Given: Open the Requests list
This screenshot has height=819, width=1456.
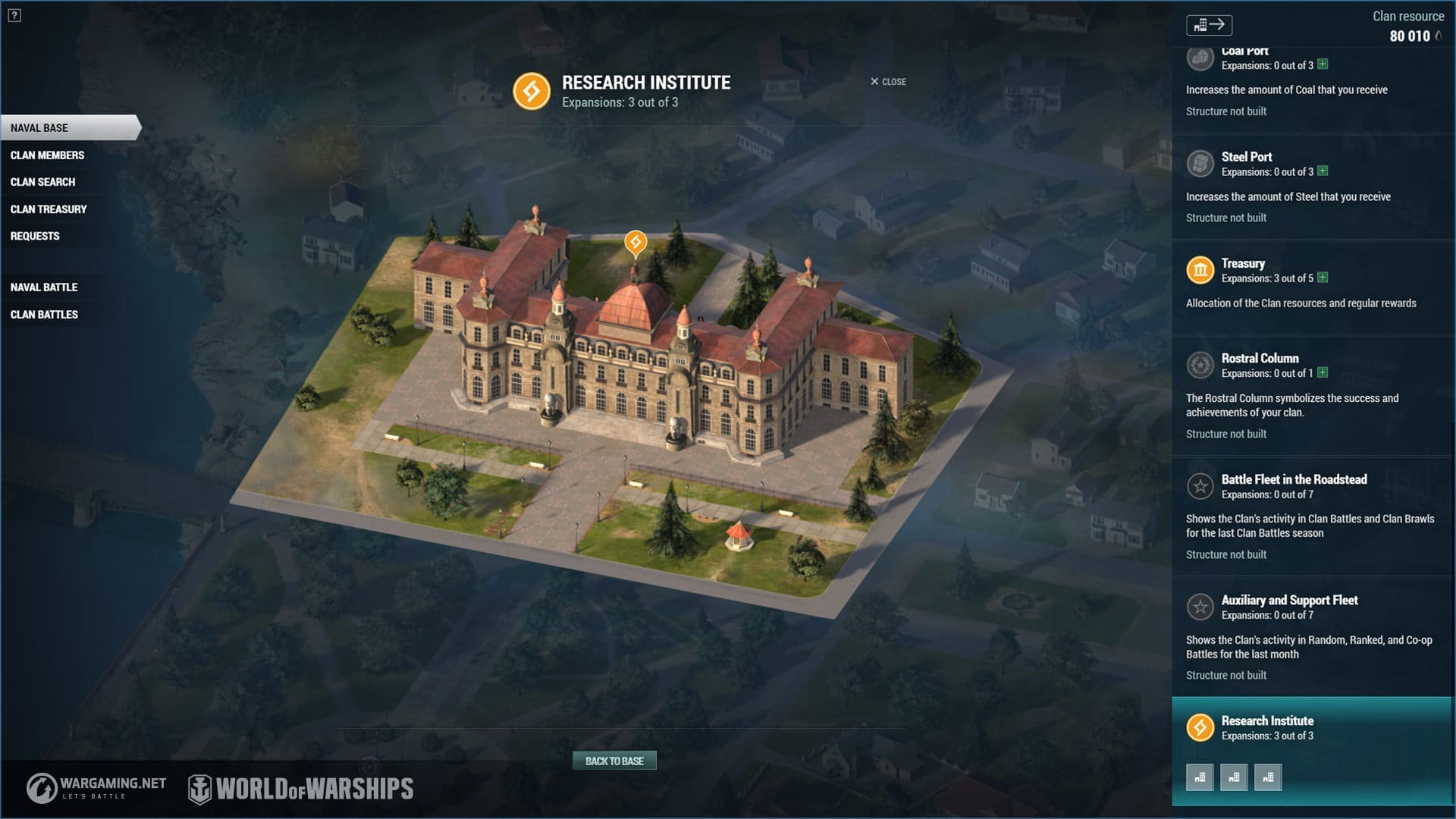Looking at the screenshot, I should (35, 236).
